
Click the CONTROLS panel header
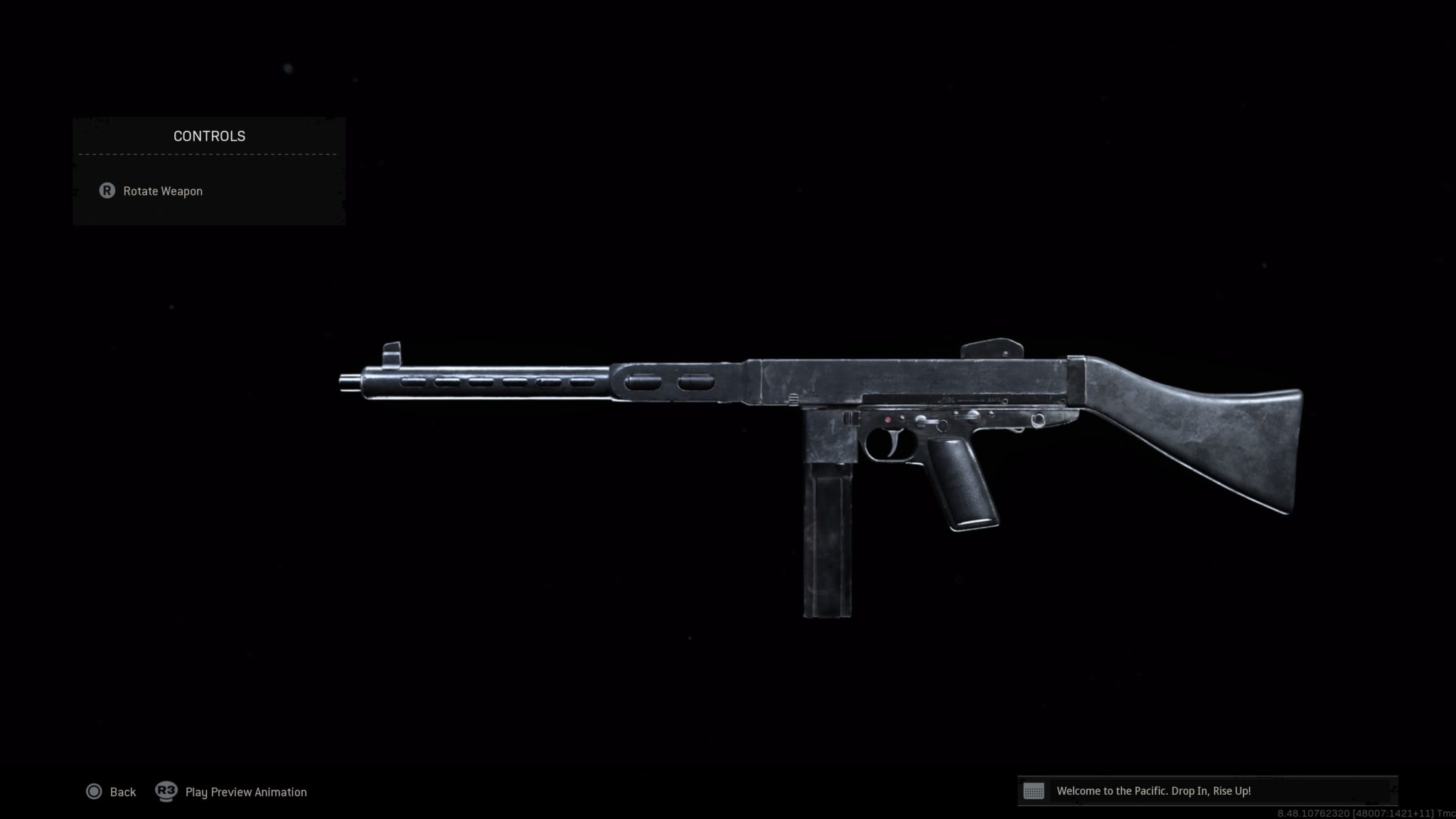point(208,136)
